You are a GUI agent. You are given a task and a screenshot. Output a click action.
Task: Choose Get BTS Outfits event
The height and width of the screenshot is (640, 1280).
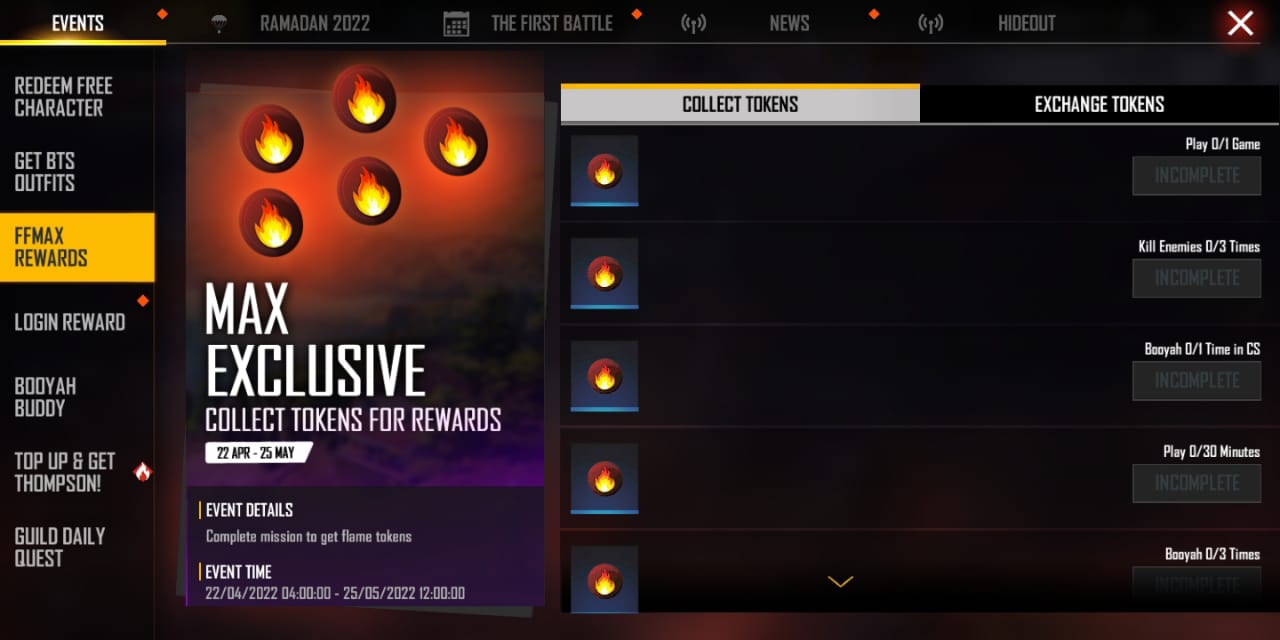point(45,172)
